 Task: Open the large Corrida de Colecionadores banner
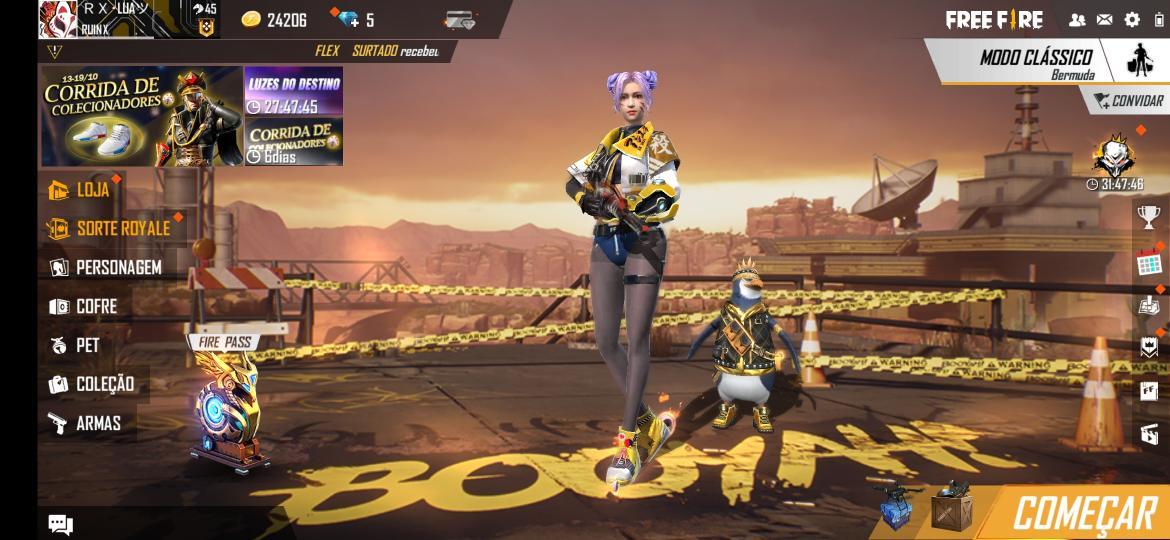click(x=141, y=117)
